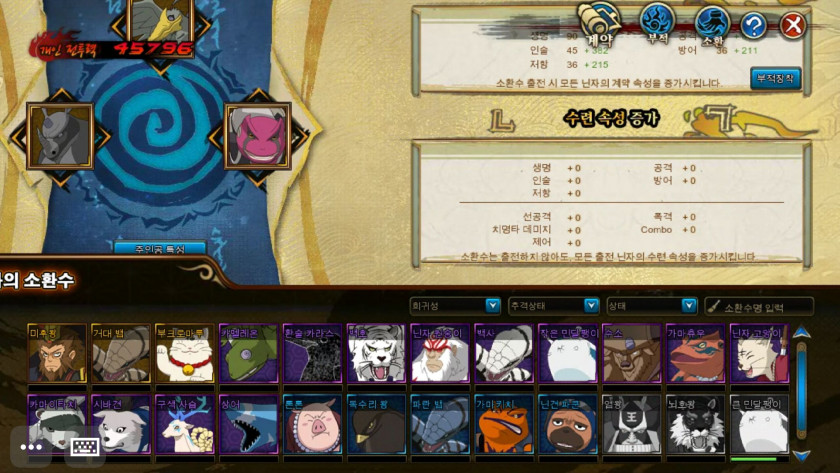
Task: Select the 미후왕 monkey king summon
Action: coord(57,354)
